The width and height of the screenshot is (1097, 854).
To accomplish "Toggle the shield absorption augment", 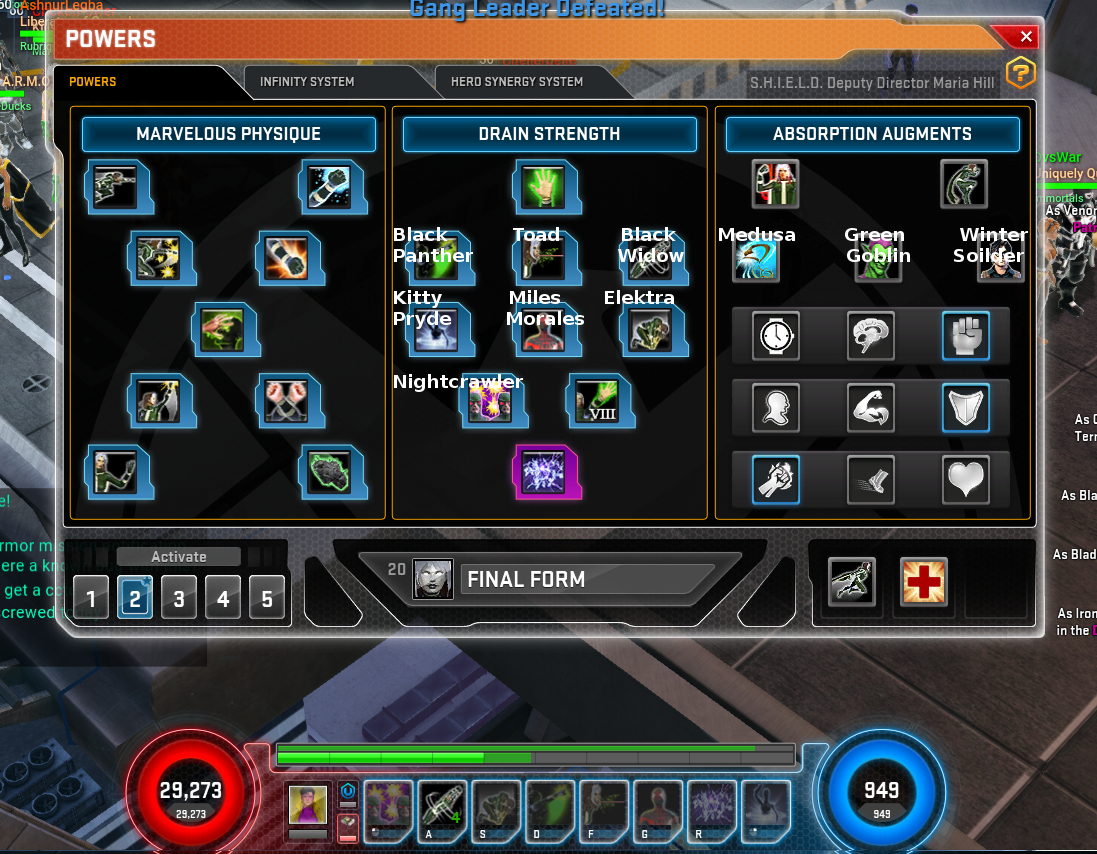I will click(966, 408).
